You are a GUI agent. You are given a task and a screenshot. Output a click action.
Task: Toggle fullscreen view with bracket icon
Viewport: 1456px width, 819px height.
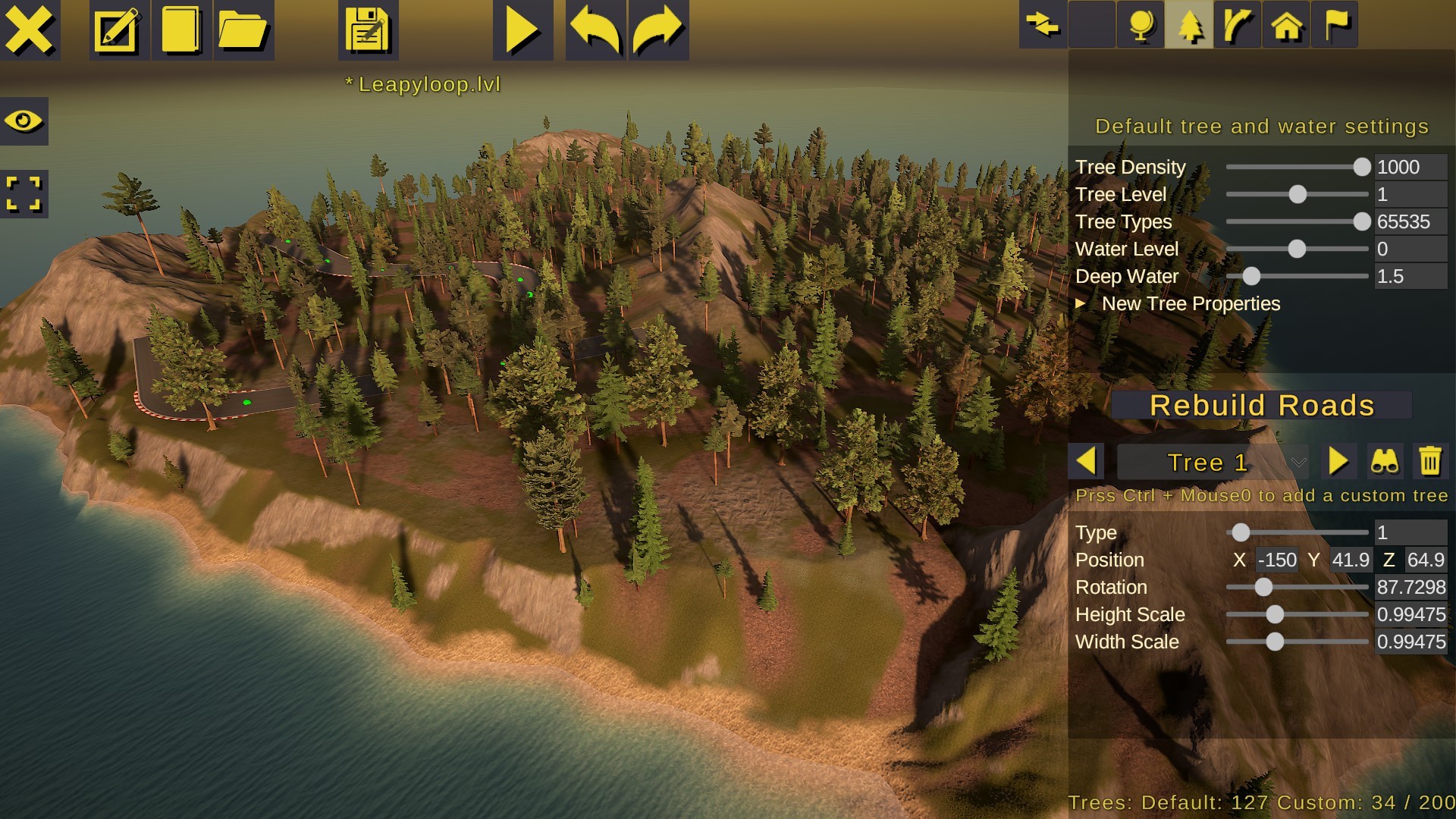(24, 193)
